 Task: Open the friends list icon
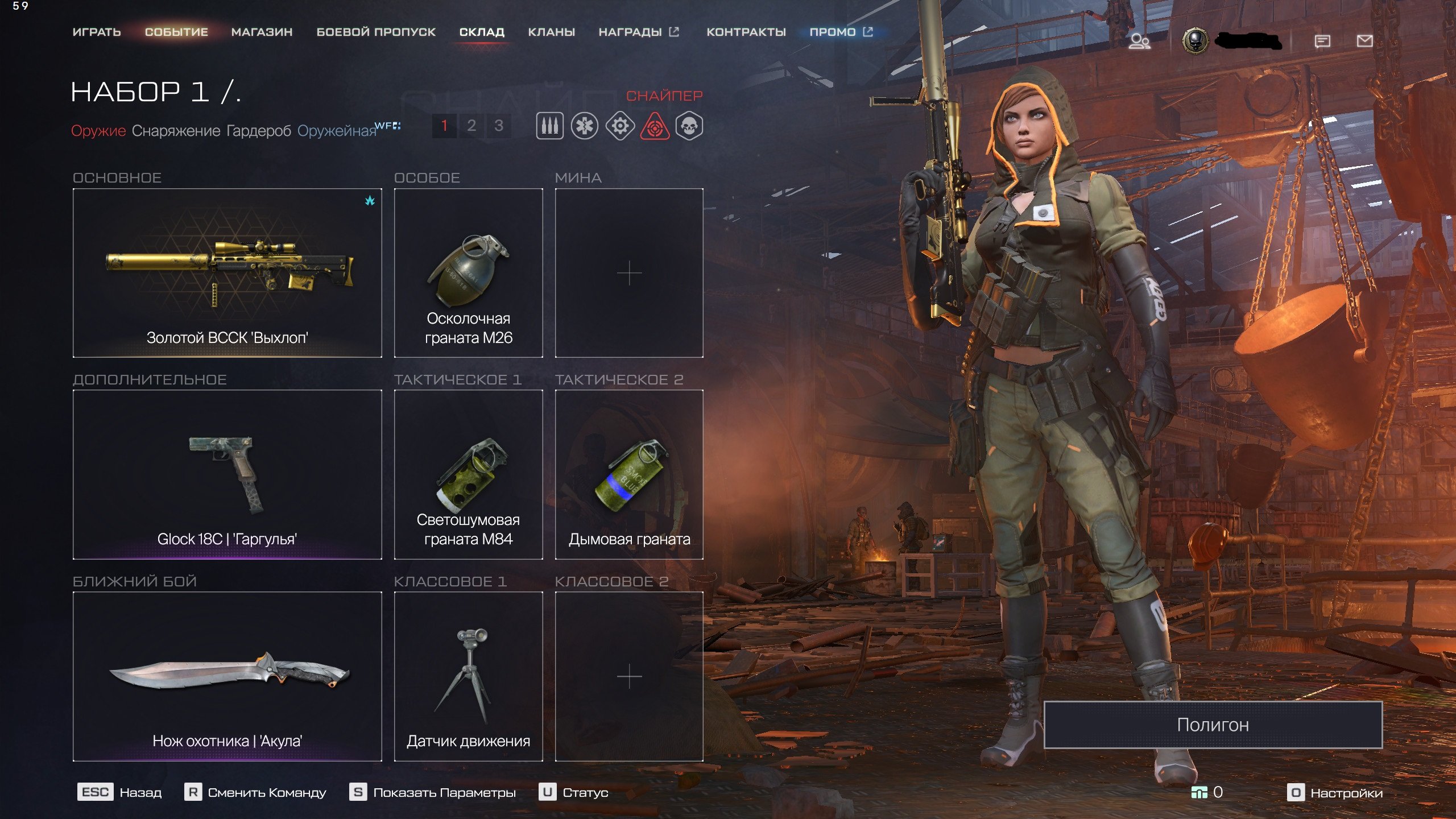(1139, 42)
